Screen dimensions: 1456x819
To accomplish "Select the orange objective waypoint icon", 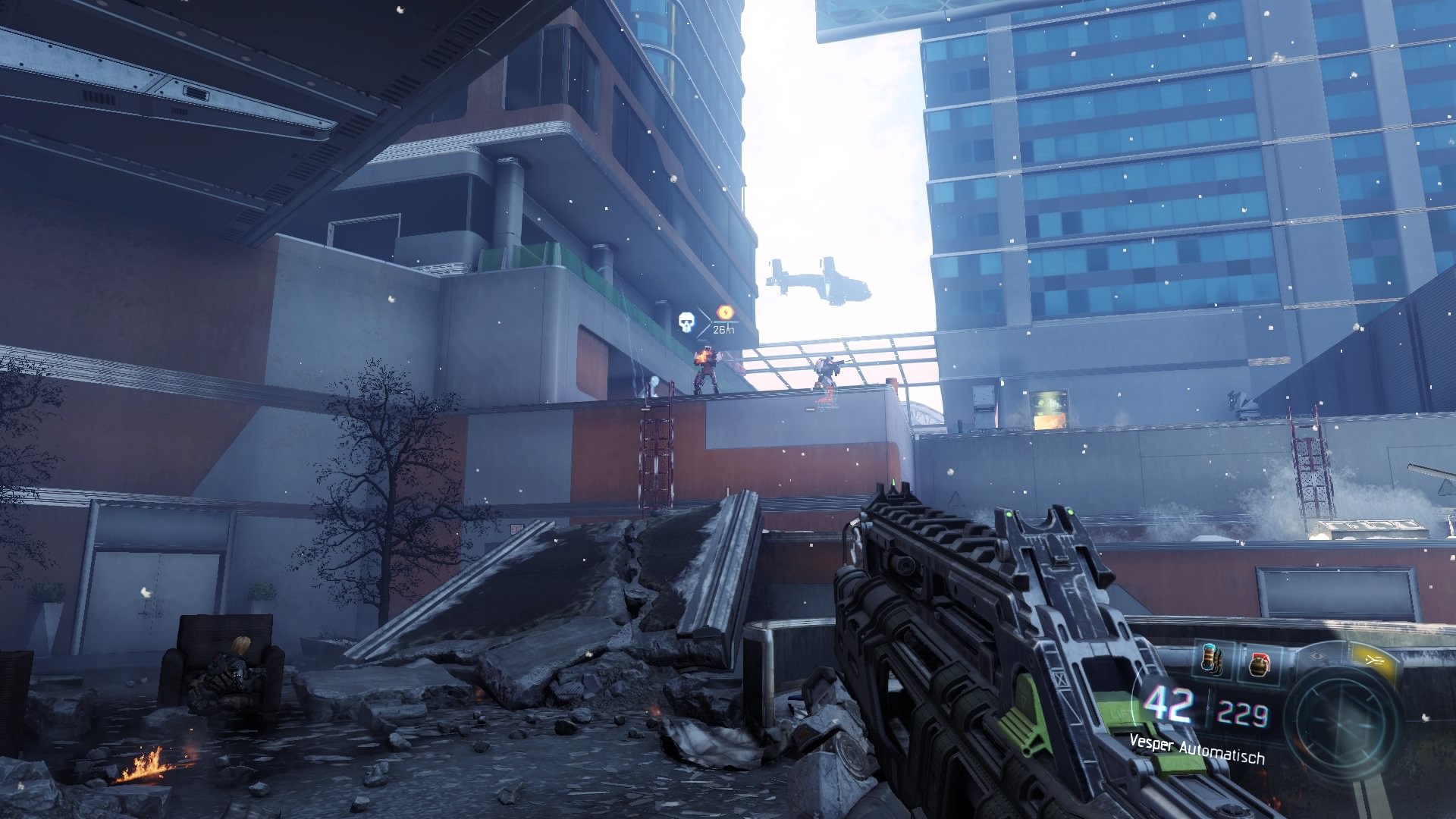I will coord(725,312).
